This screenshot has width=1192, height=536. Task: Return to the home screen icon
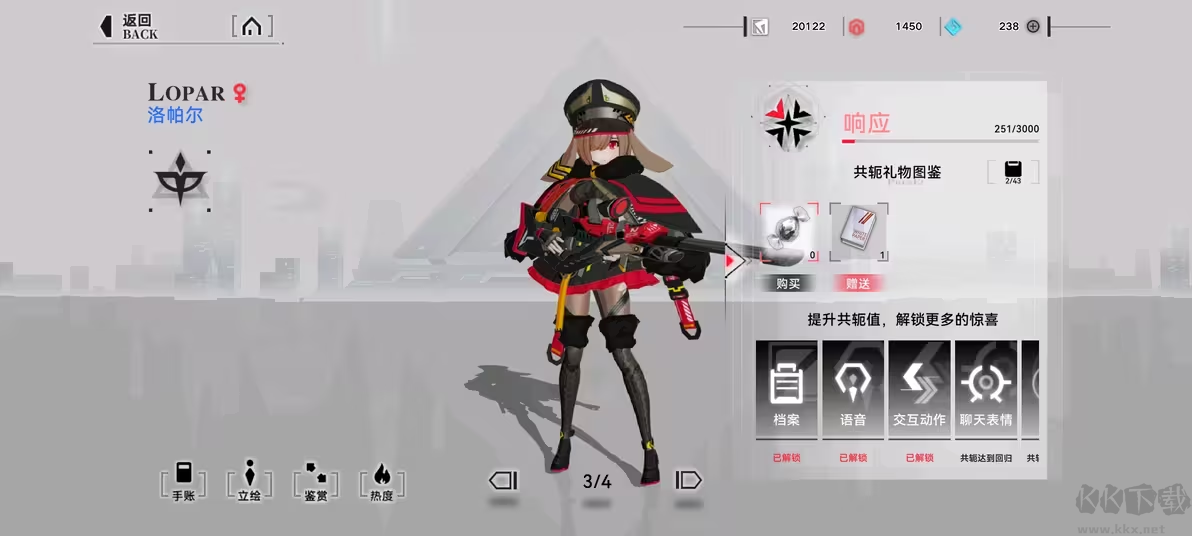(252, 27)
